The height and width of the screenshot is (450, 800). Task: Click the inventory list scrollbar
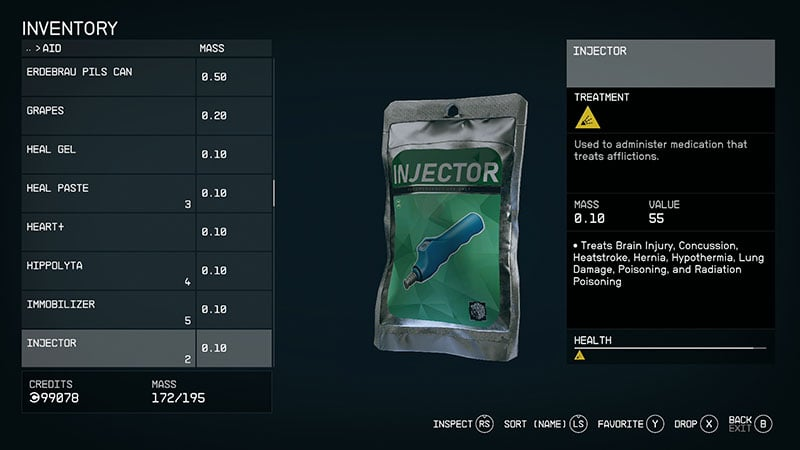click(274, 192)
